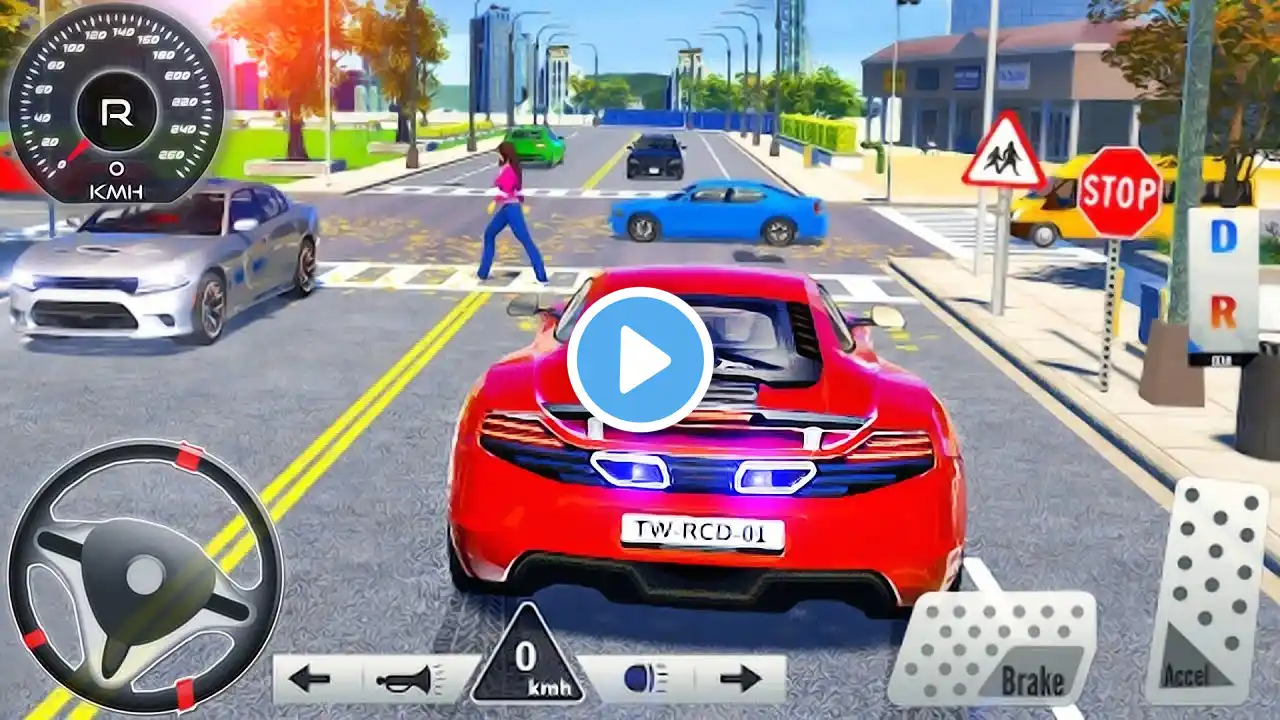Play the video with the blue play button
The image size is (1280, 720).
(x=640, y=360)
